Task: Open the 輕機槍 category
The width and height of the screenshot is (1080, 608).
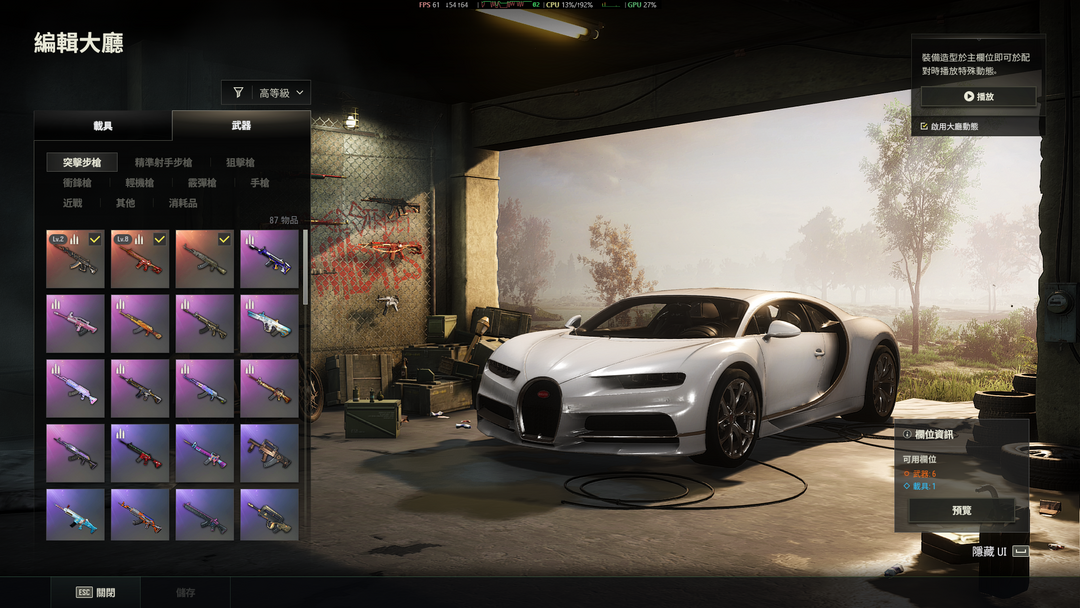Action: tap(139, 183)
